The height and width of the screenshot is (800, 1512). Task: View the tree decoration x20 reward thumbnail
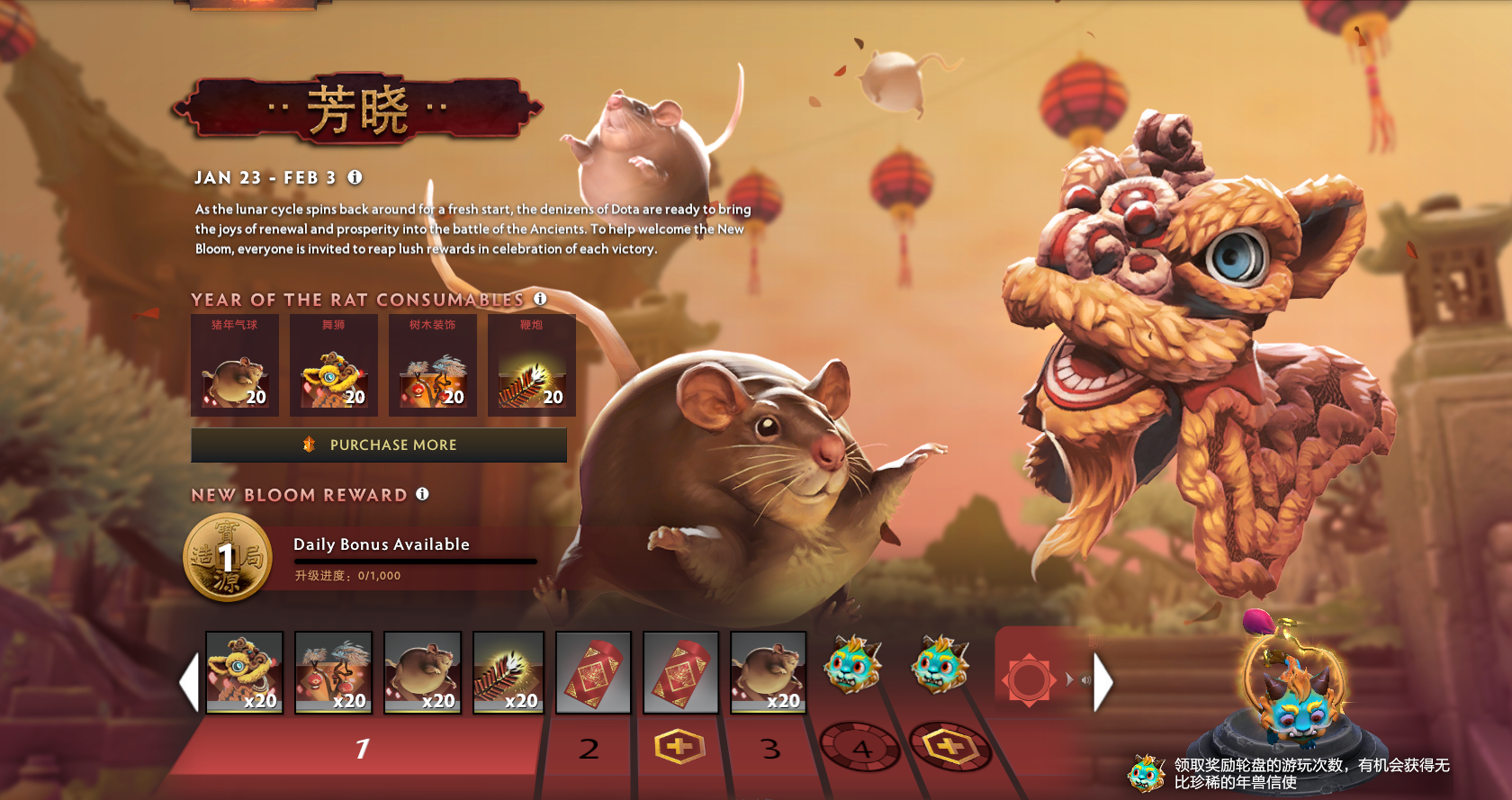pos(333,672)
